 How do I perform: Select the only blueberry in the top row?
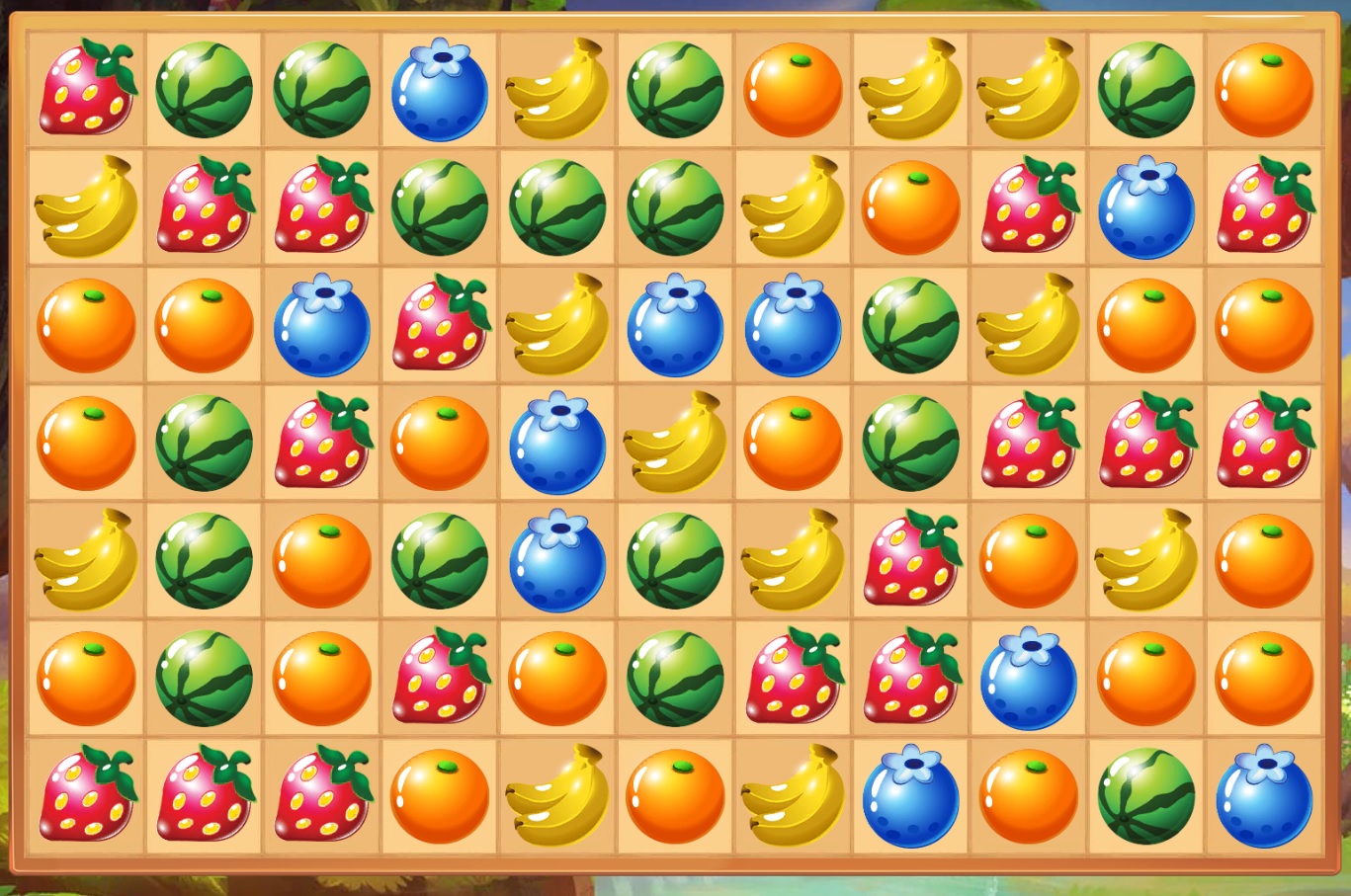440,90
